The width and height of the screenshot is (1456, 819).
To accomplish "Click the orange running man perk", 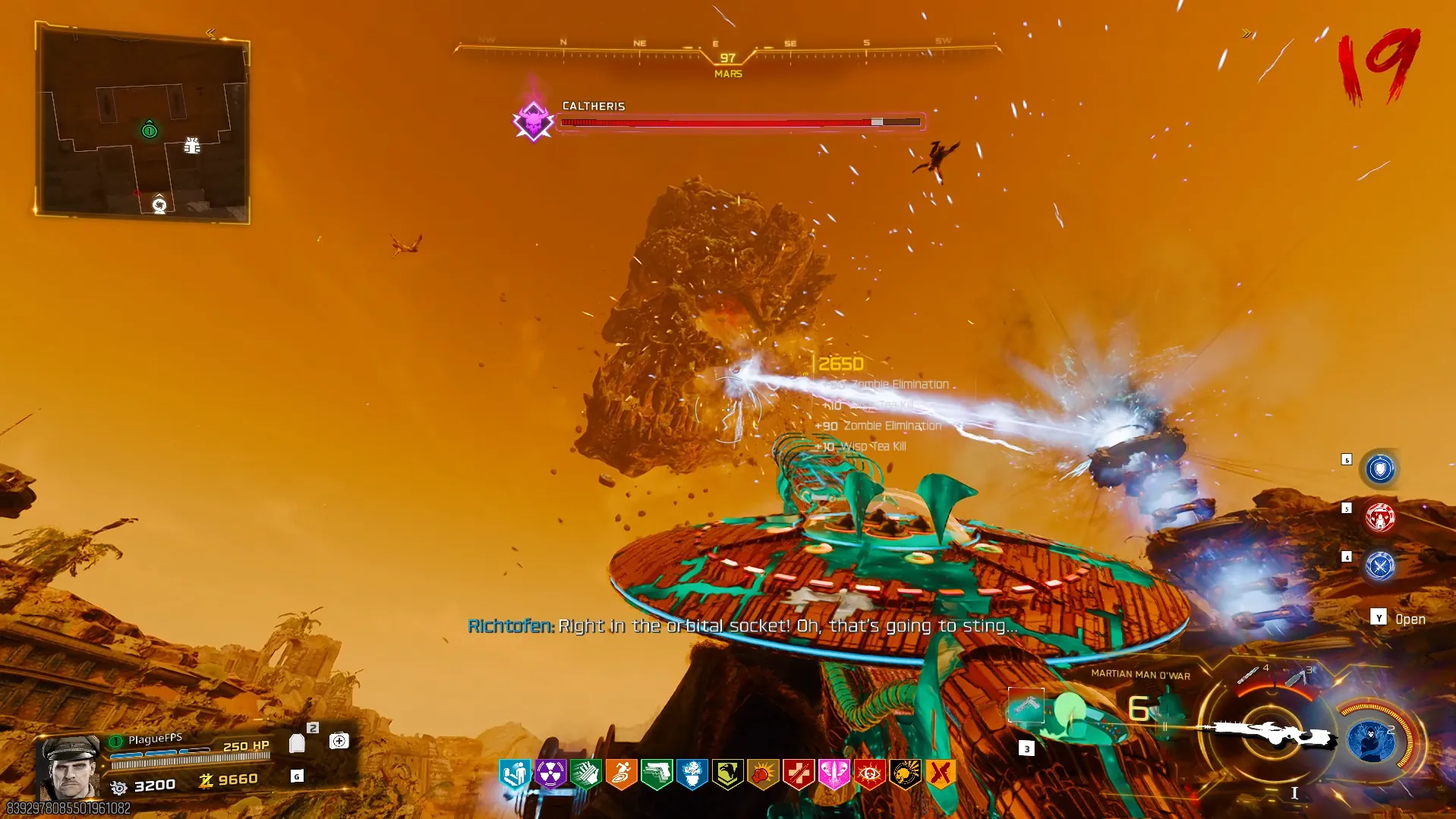I will 621,774.
